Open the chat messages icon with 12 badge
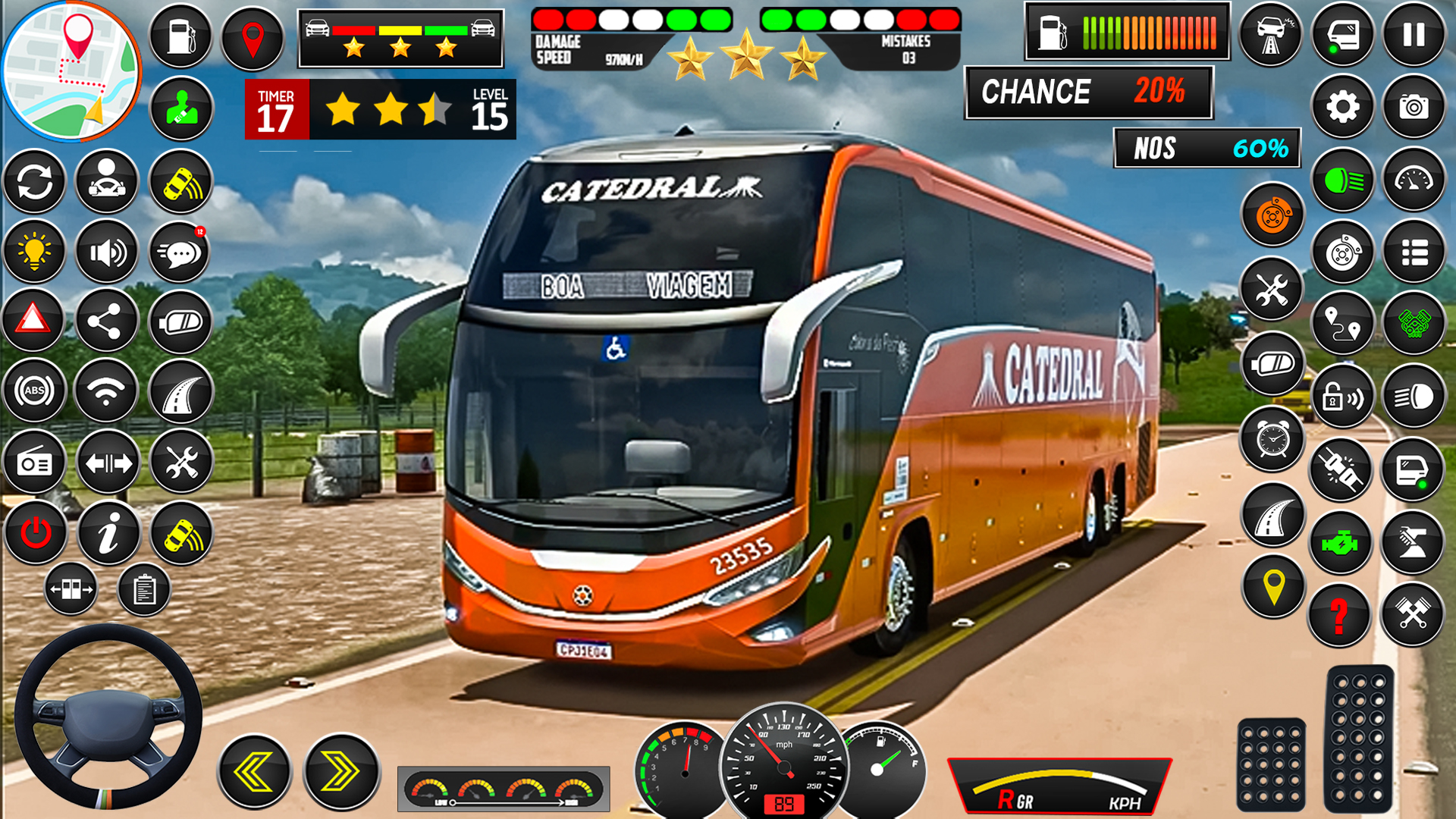This screenshot has height=819, width=1456. click(x=180, y=250)
